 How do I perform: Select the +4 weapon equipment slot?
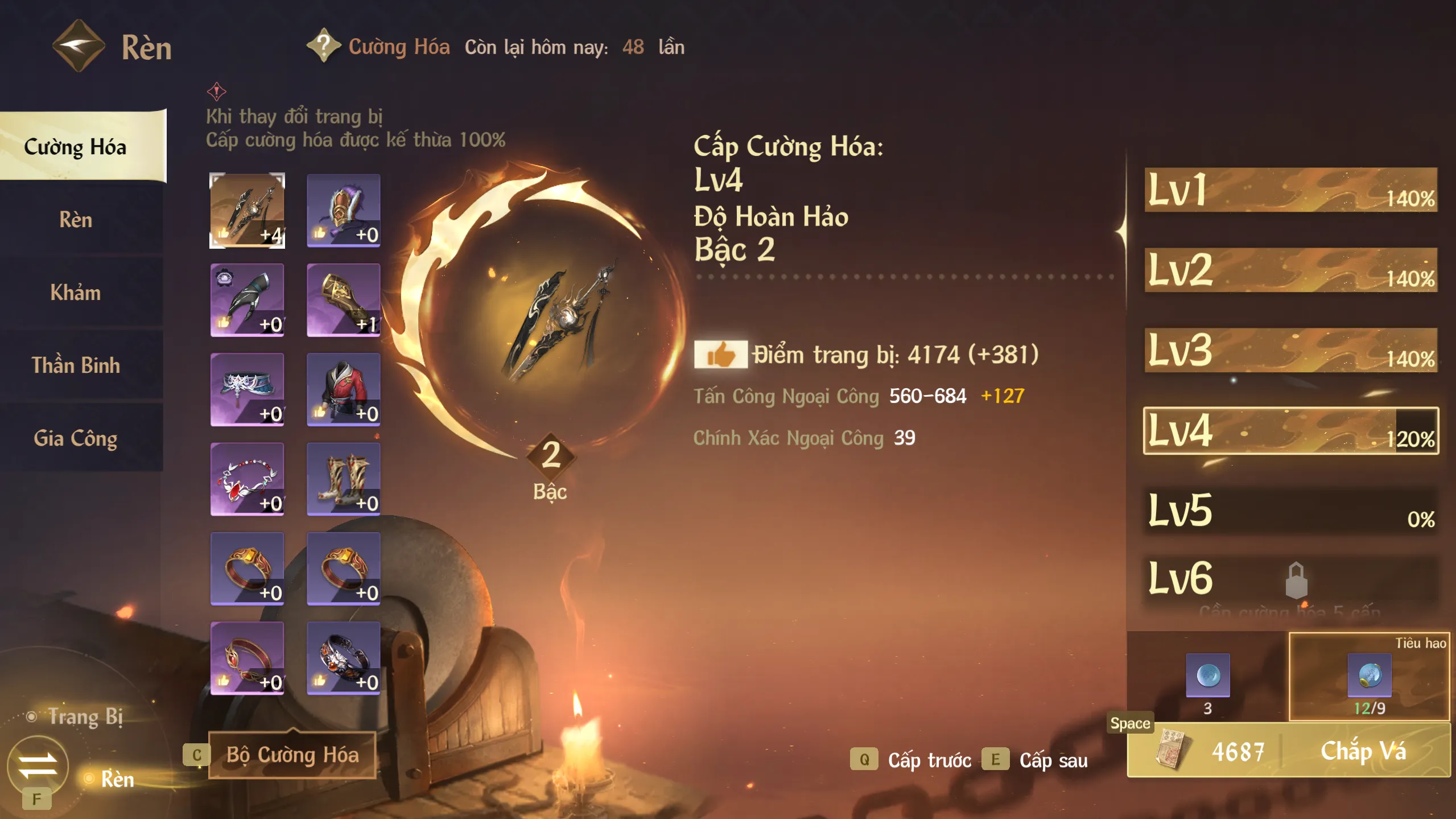click(x=247, y=211)
